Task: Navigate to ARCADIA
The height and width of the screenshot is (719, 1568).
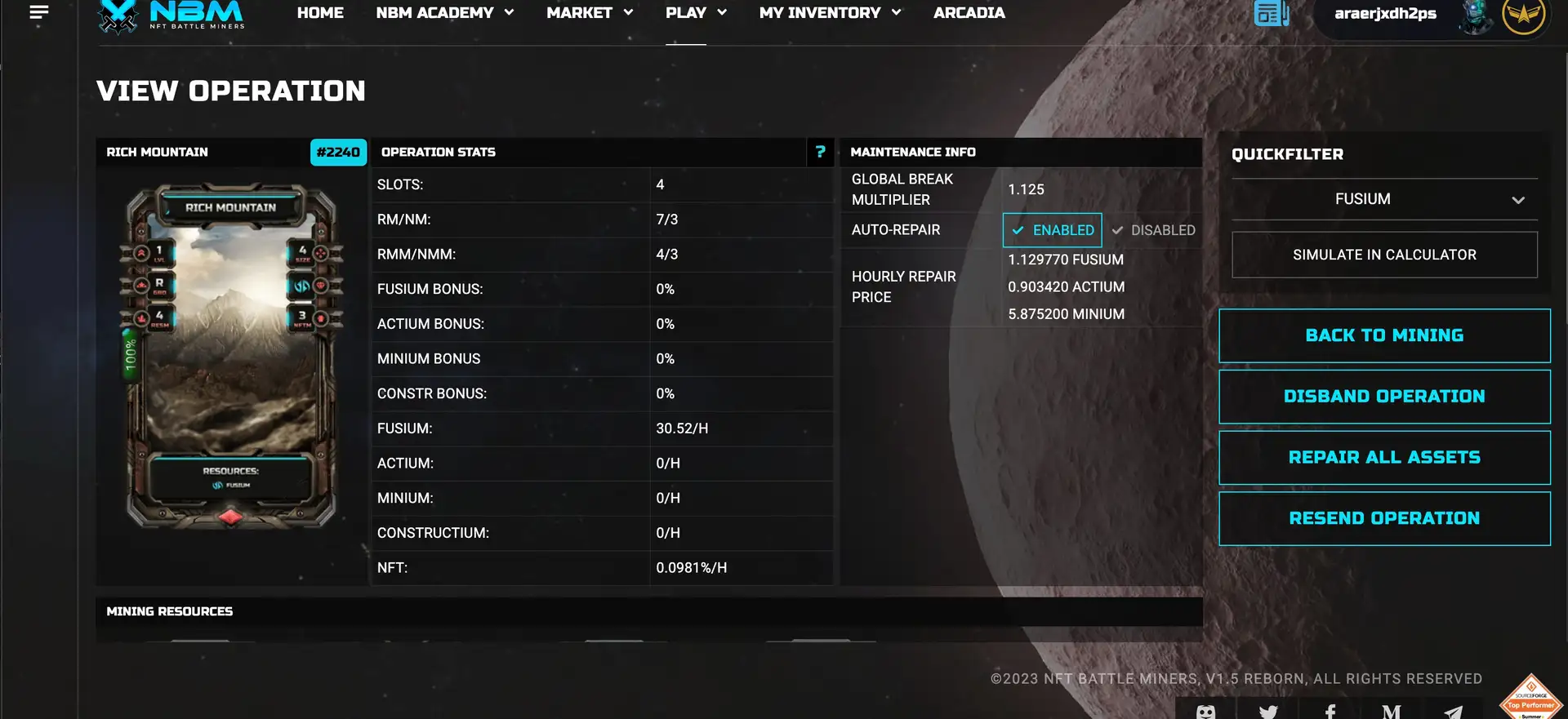Action: (x=969, y=13)
